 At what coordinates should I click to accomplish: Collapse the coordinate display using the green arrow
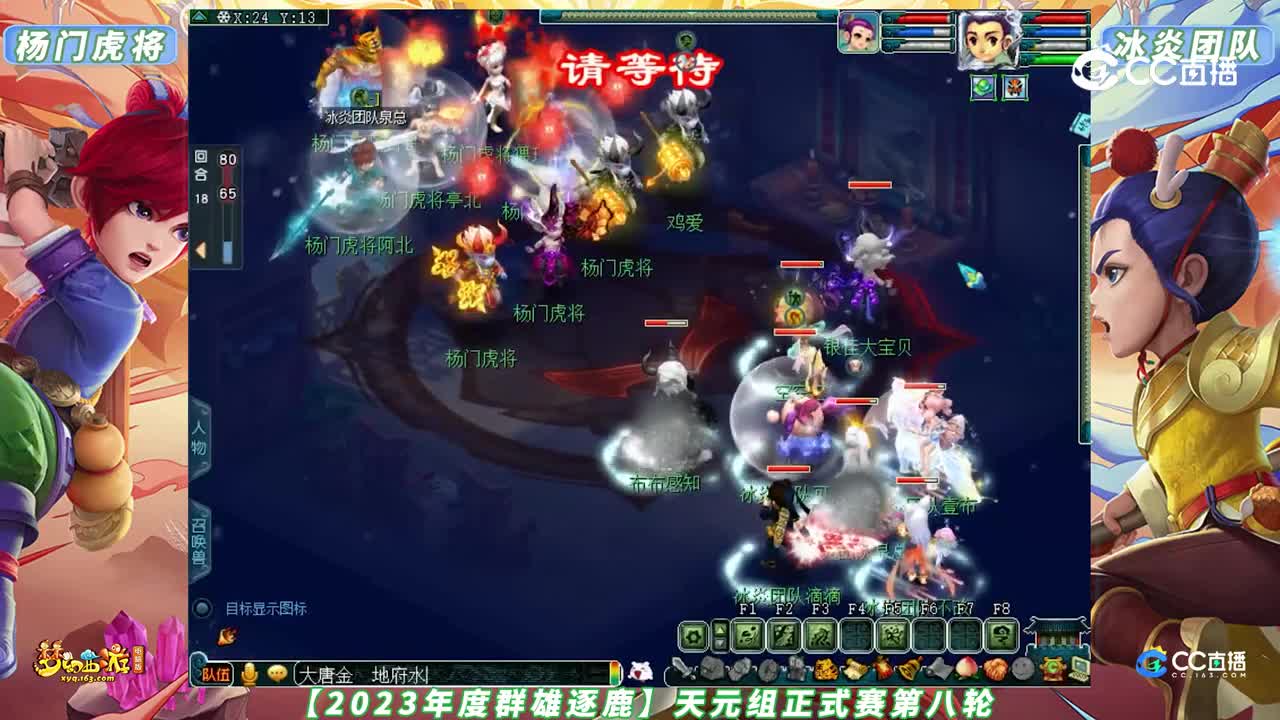pyautogui.click(x=199, y=16)
